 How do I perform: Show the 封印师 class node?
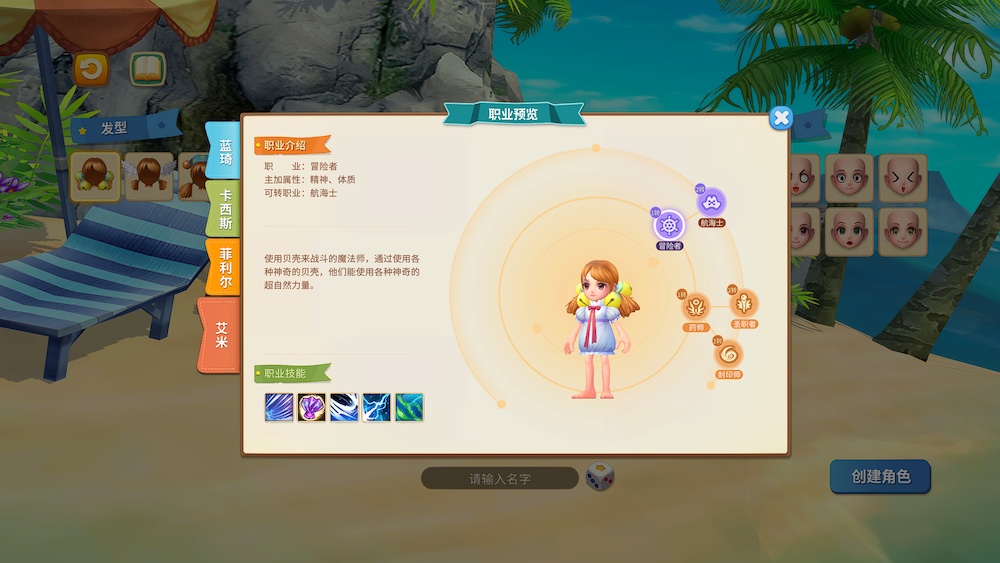(728, 353)
